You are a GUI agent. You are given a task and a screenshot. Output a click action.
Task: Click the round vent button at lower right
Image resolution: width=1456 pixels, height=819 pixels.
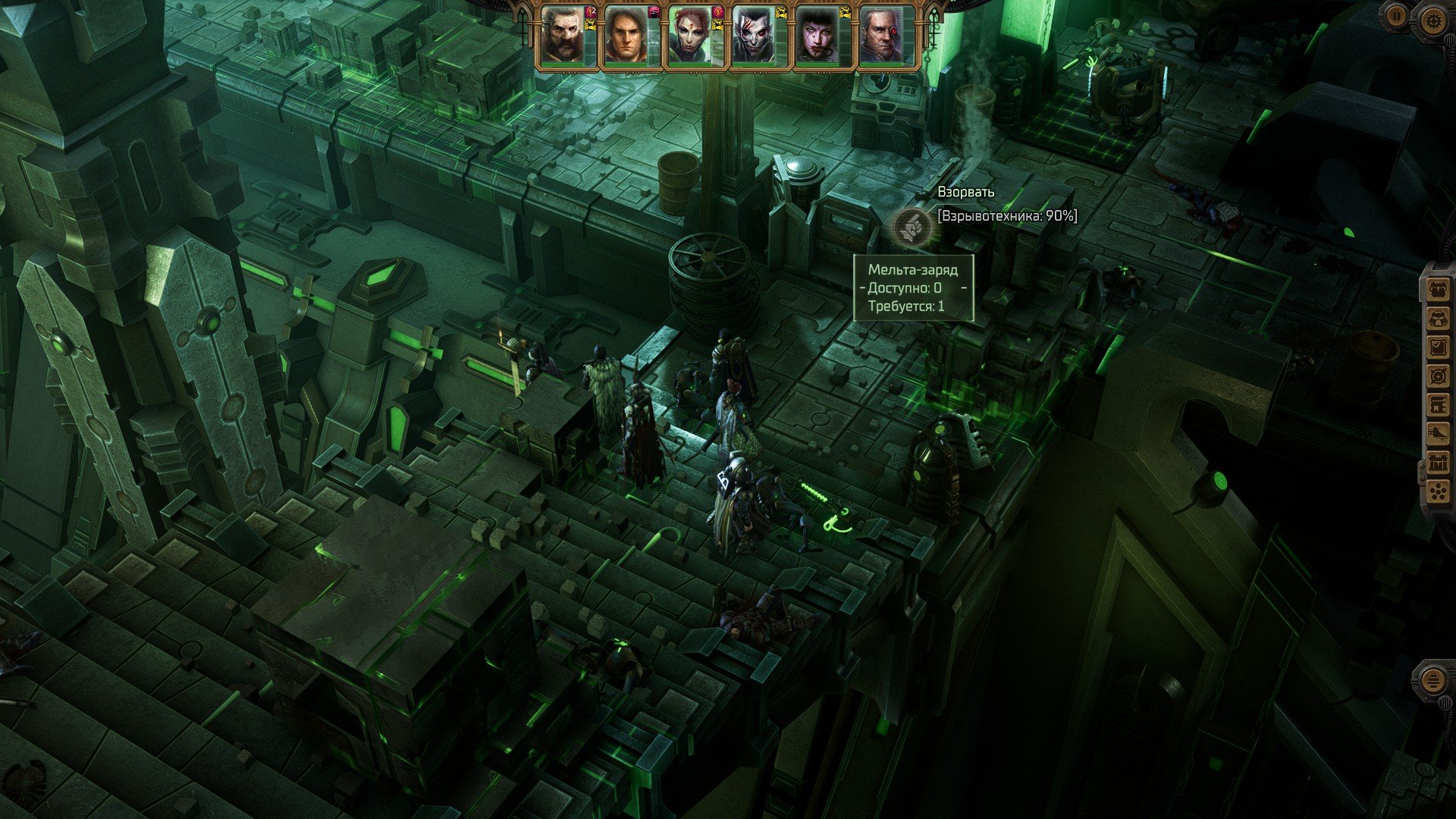[x=1431, y=680]
